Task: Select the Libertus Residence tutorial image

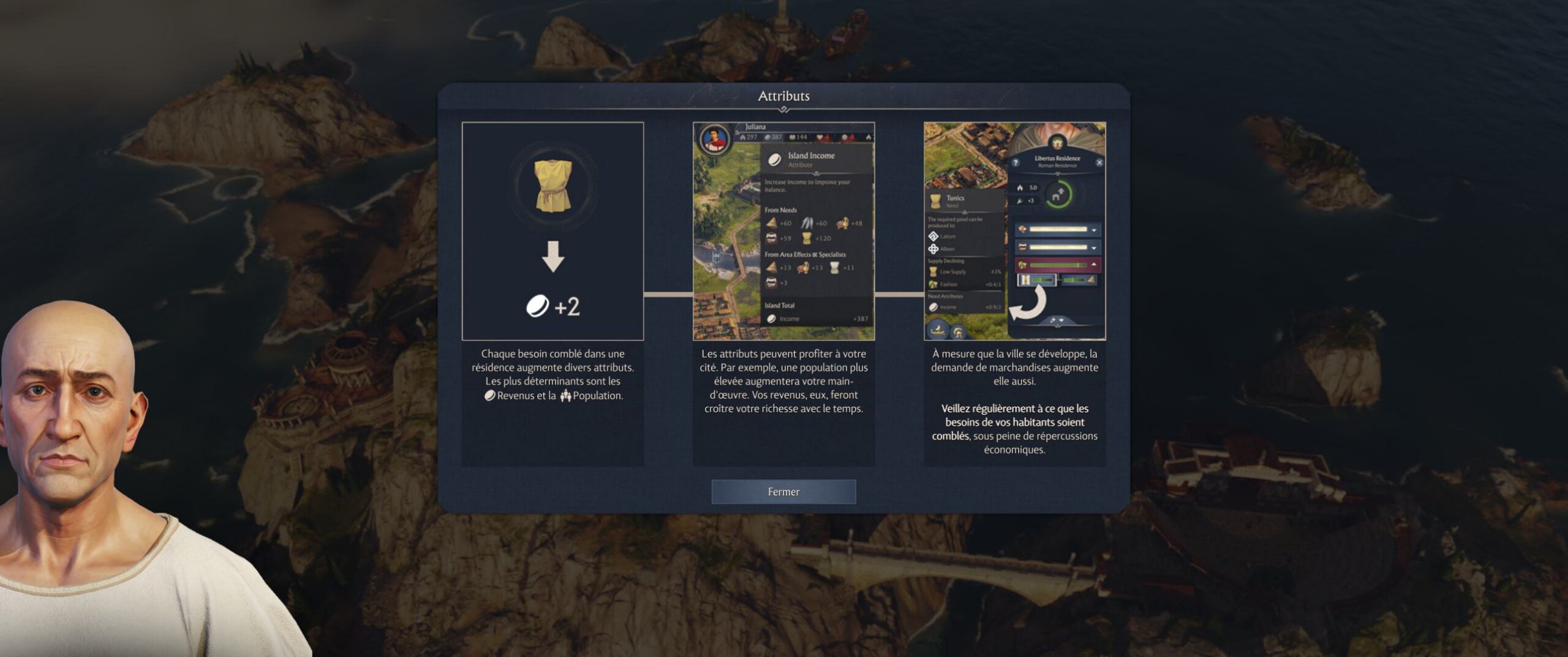Action: click(1014, 231)
